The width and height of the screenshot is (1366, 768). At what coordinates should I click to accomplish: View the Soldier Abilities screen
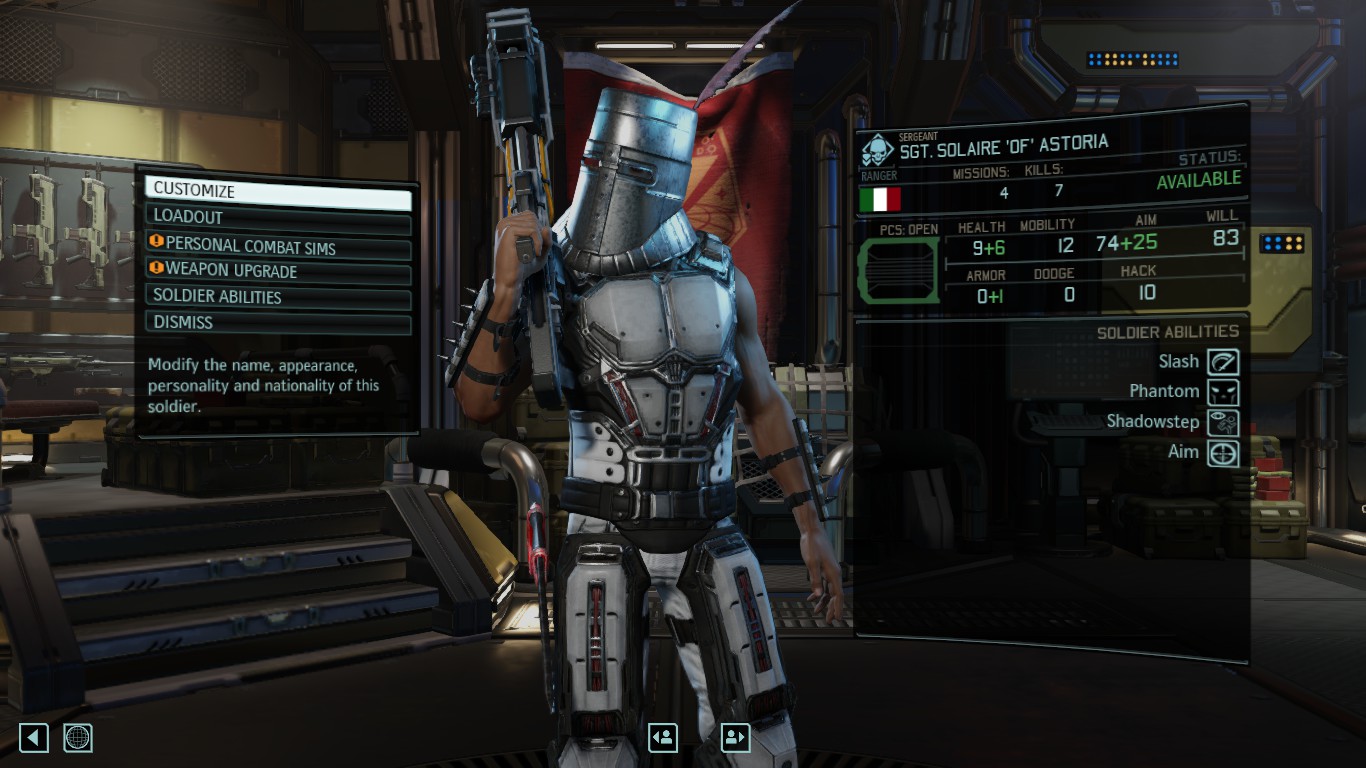[x=278, y=297]
